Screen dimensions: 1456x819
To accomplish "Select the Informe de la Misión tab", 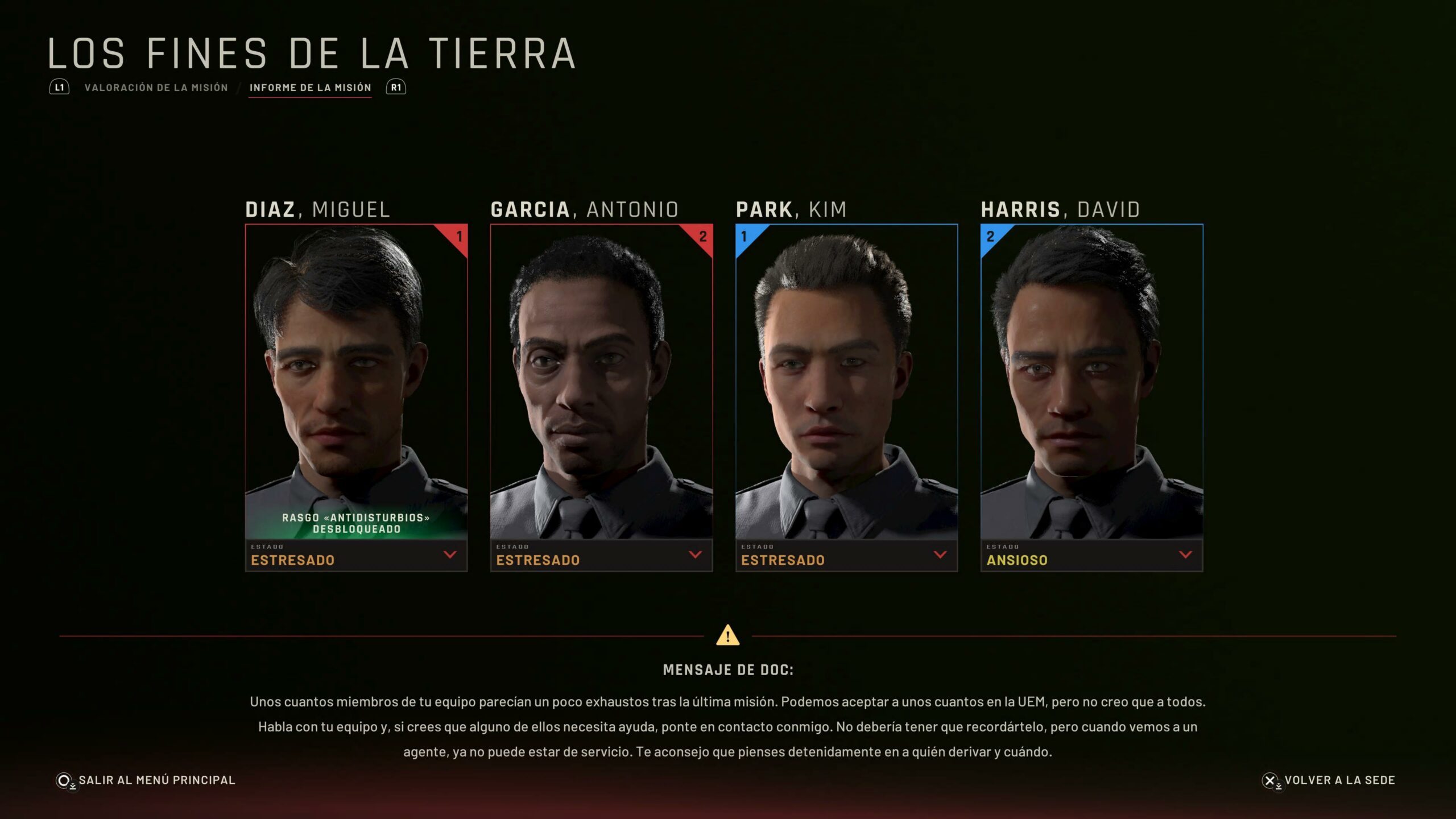I will point(310,88).
